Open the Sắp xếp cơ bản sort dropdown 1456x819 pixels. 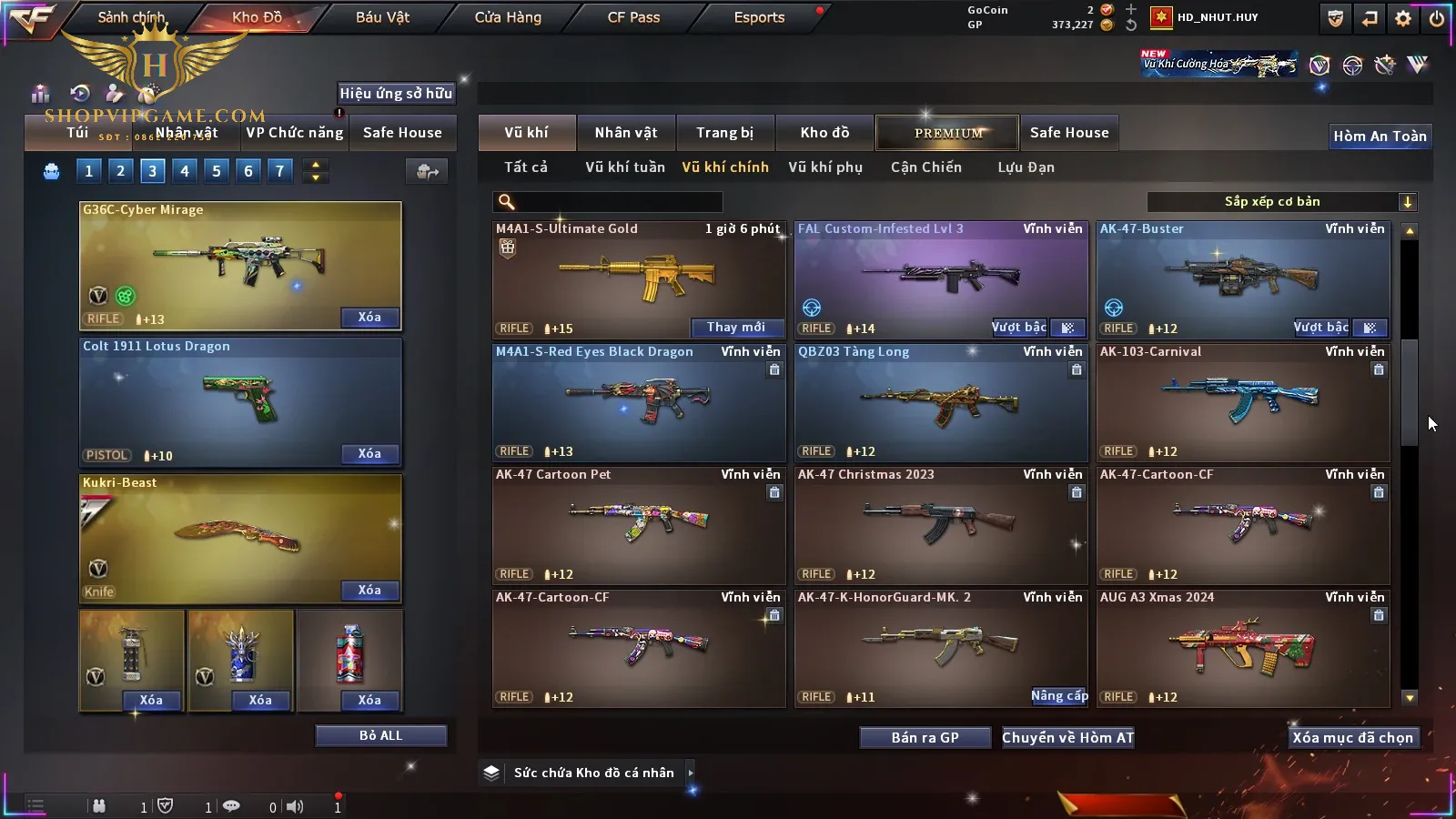click(x=1281, y=202)
